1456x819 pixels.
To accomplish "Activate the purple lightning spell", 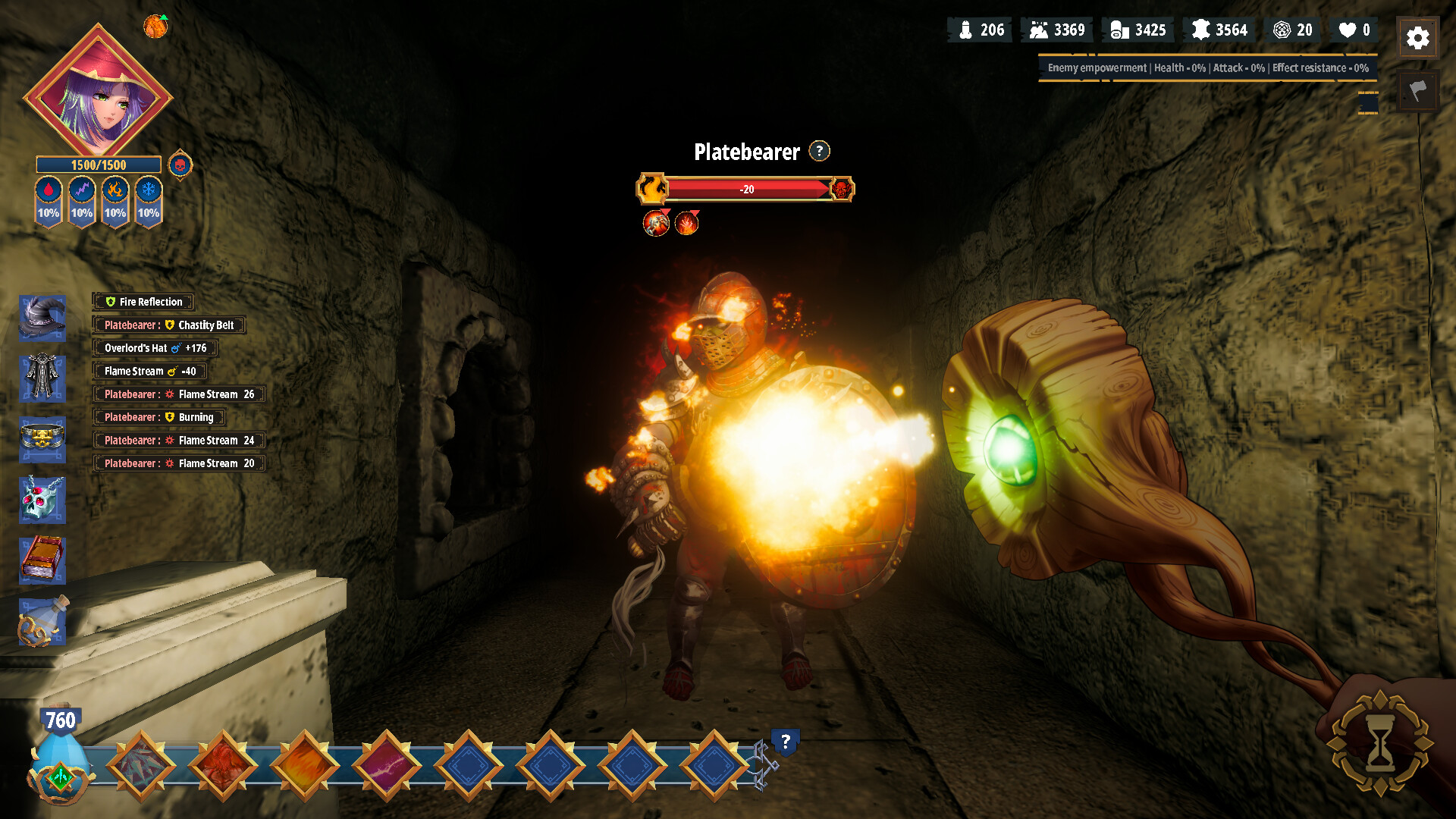I will tap(387, 765).
